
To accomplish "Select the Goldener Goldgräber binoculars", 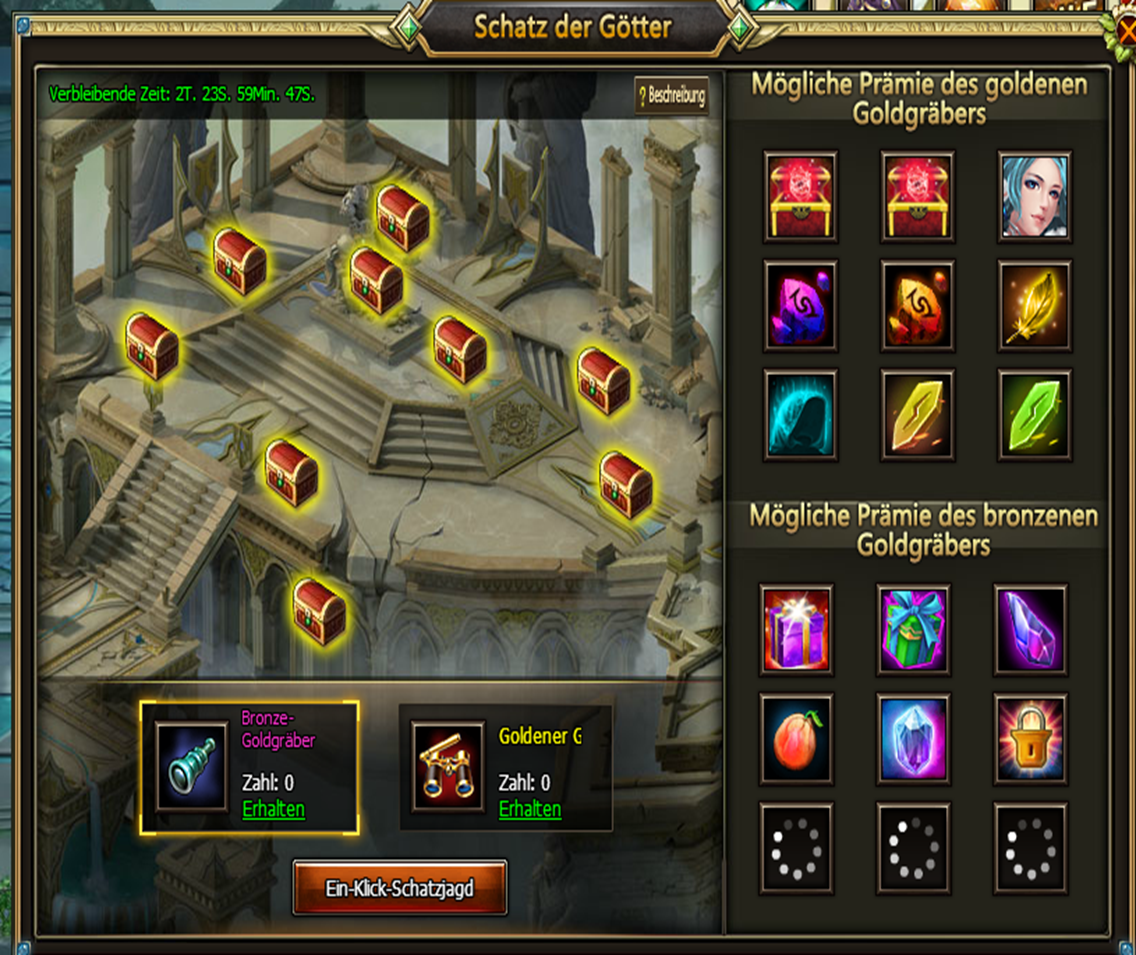I will (448, 767).
